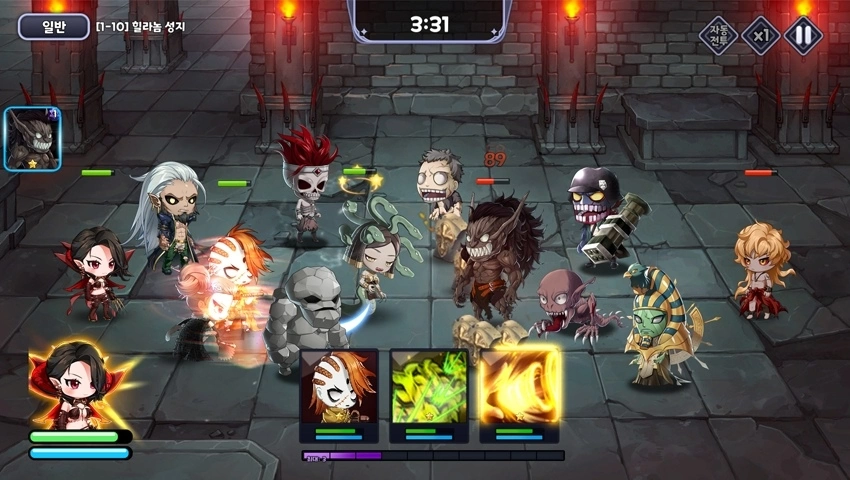Toggle auto battle (자동전투)
This screenshot has width=850, height=480.
click(718, 36)
